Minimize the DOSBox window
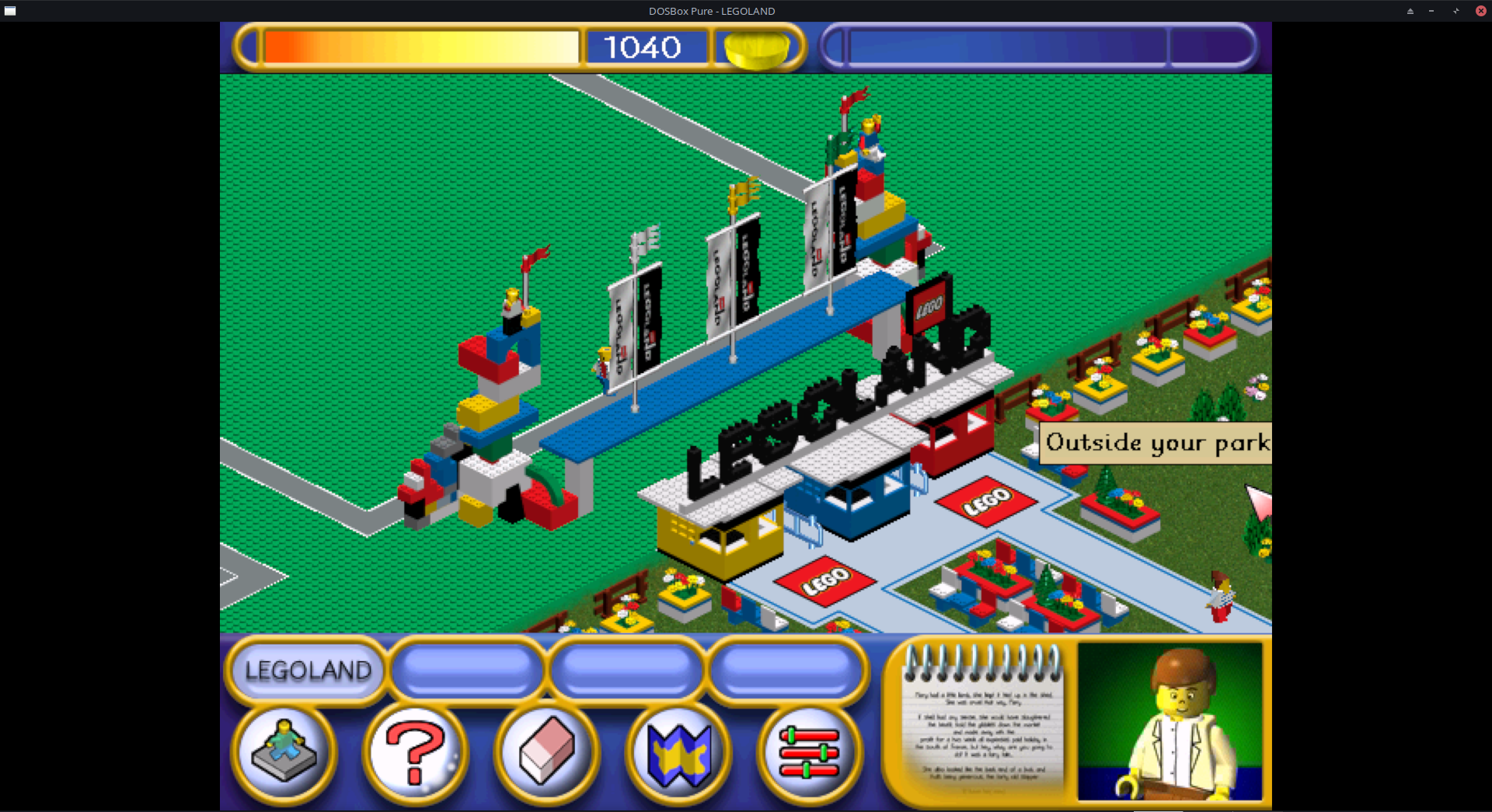 (x=1431, y=11)
